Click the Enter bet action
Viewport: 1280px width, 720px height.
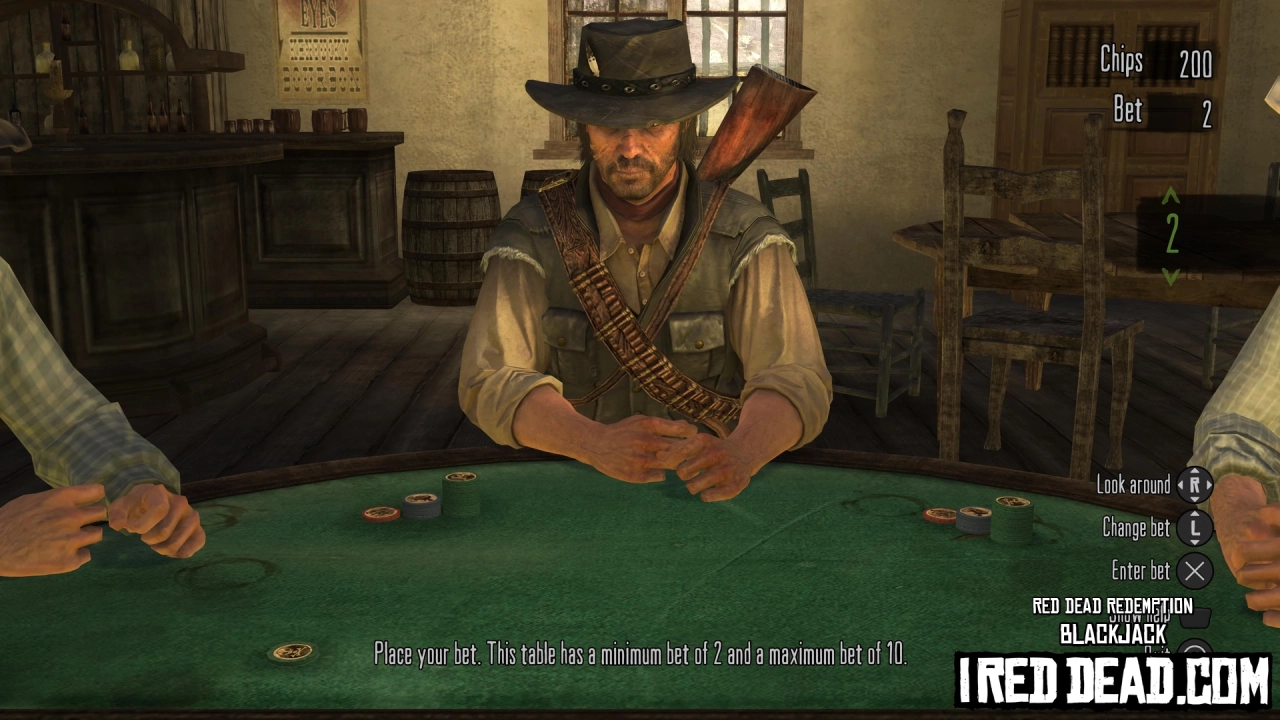pos(1140,571)
